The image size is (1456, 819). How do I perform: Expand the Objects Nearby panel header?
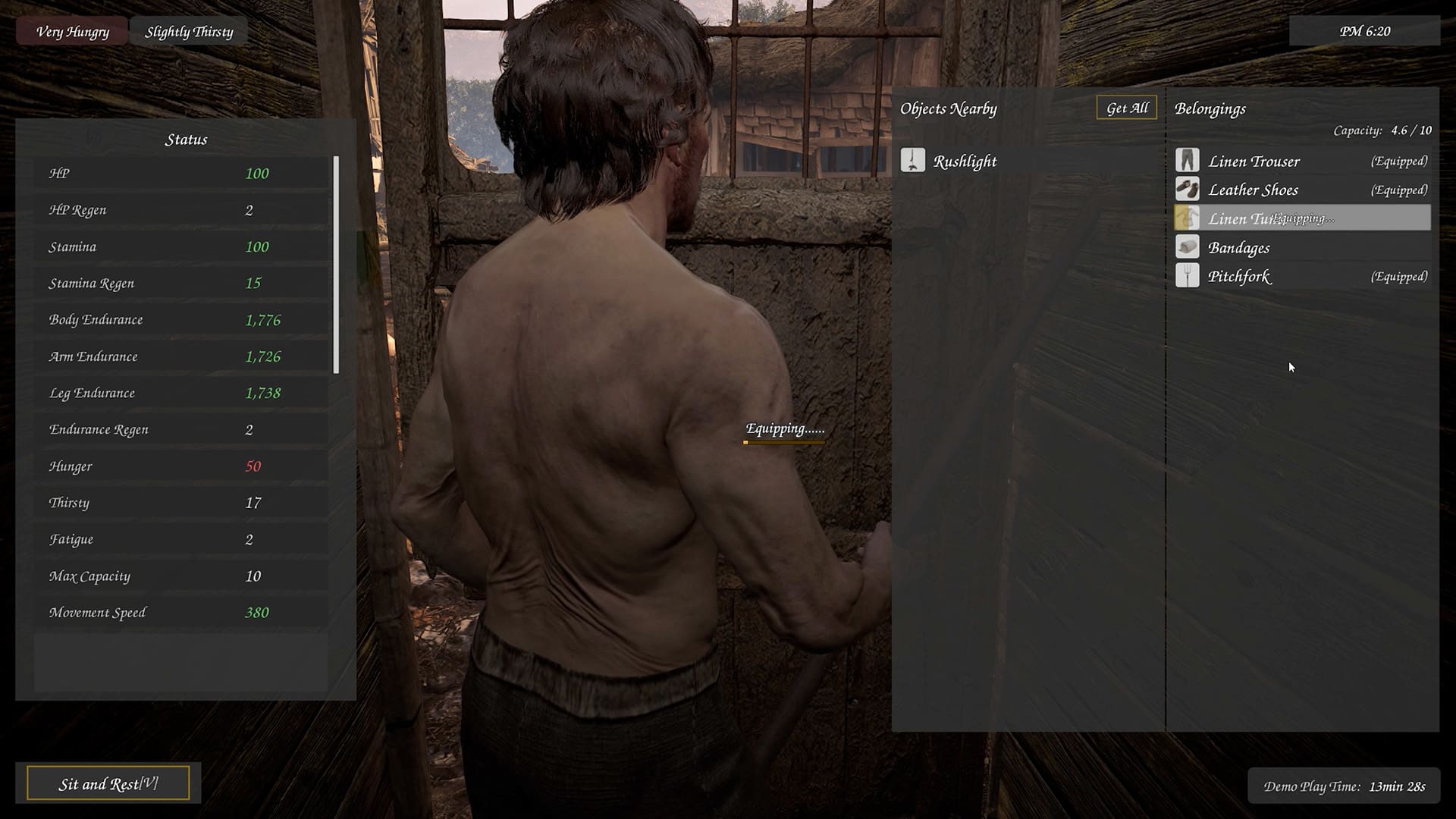pos(949,108)
